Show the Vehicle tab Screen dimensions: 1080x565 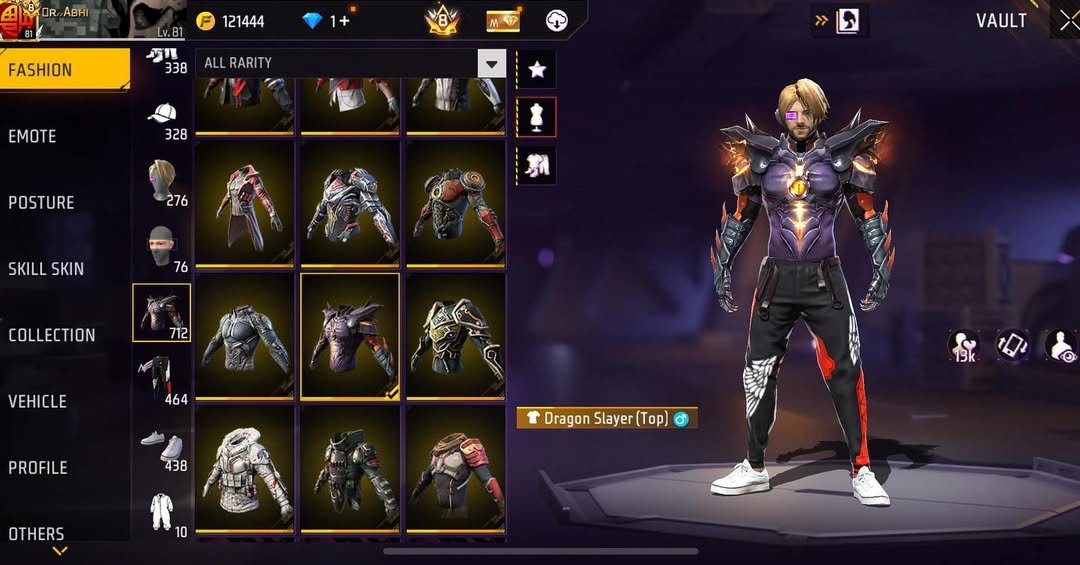tap(38, 401)
